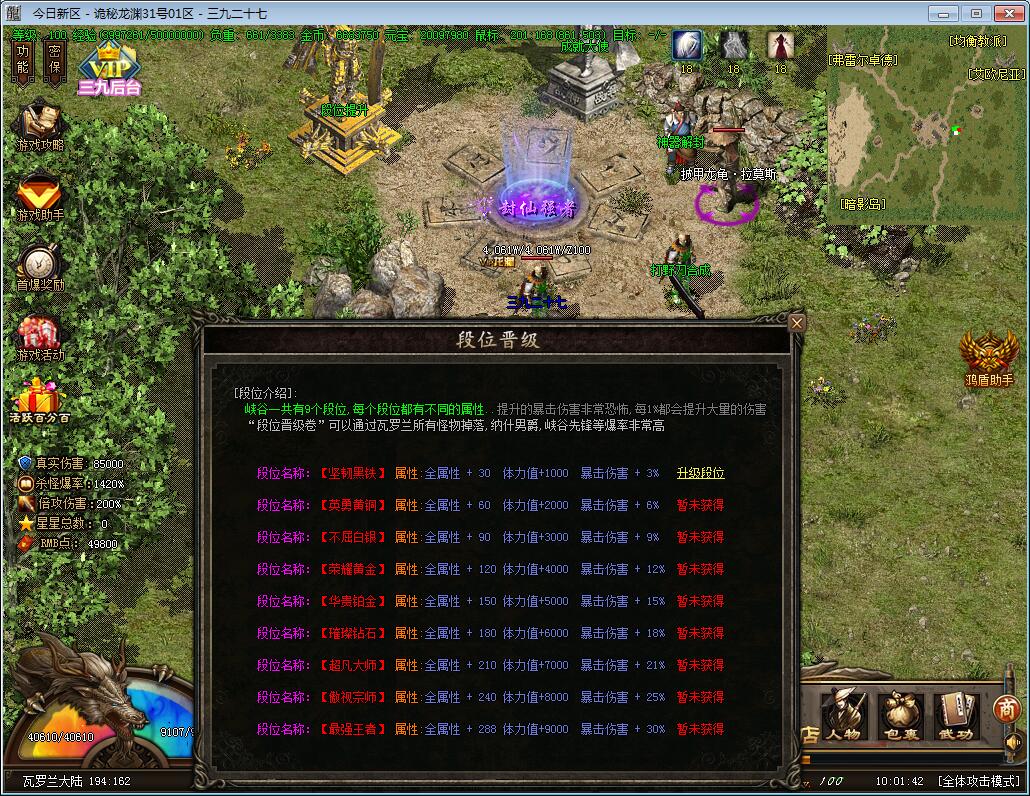1030x796 pixels.
Task: Open the 鸿盾助手 helper icon
Action: (988, 359)
